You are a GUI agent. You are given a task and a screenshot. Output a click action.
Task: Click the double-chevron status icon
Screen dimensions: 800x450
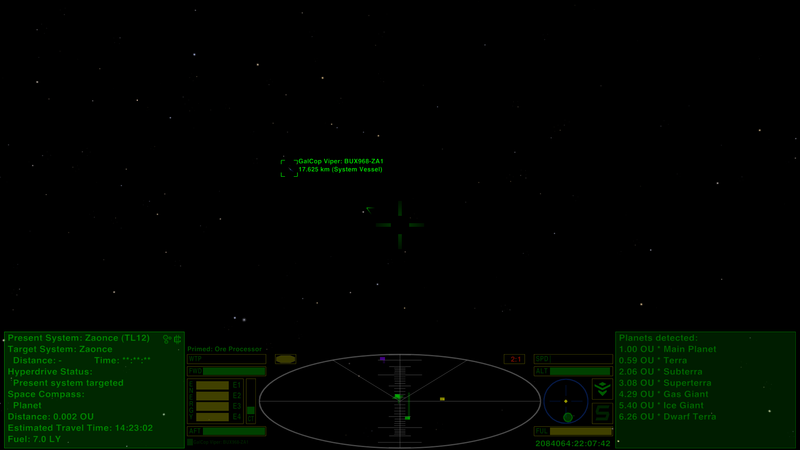602,389
